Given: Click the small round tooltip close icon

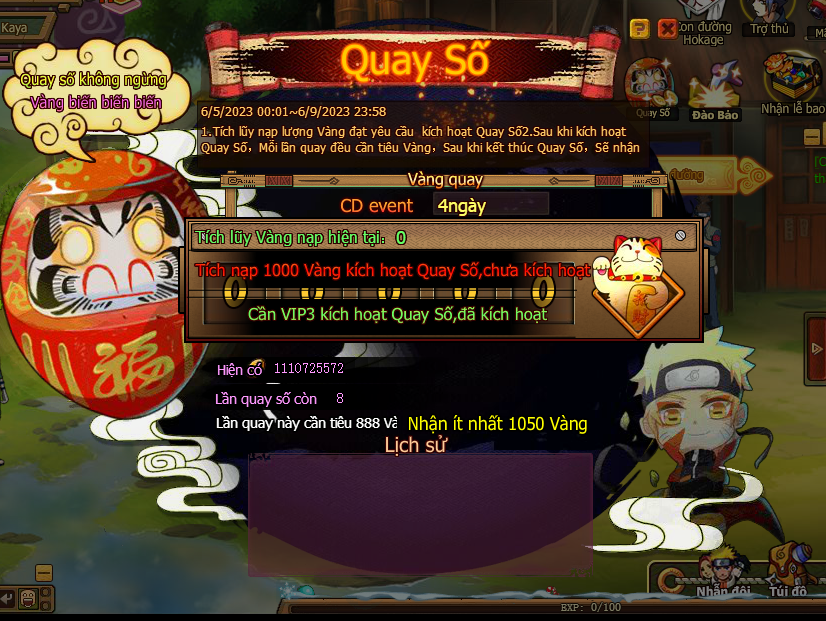Looking at the screenshot, I should pos(680,235).
